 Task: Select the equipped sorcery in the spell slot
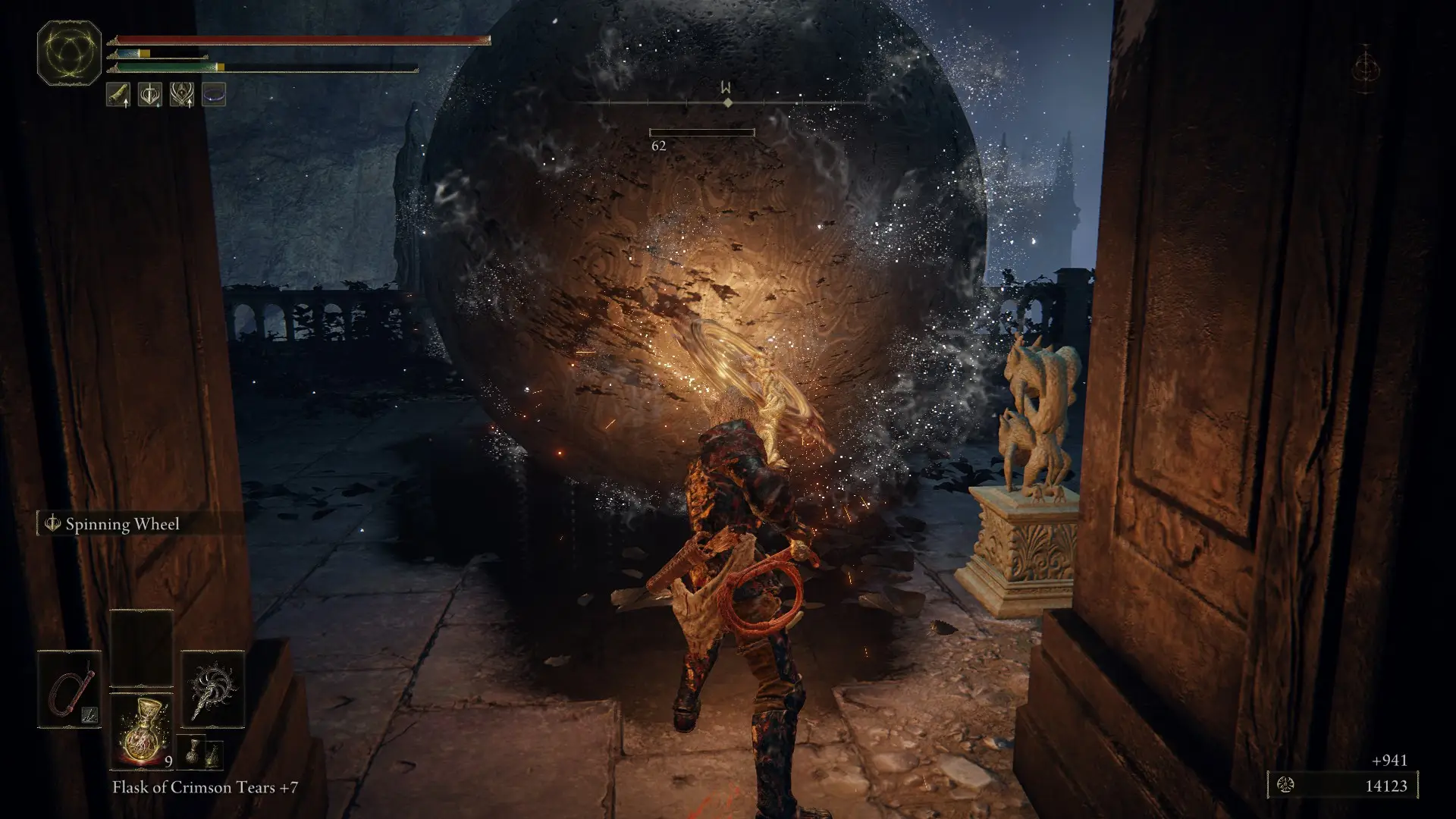(x=213, y=690)
